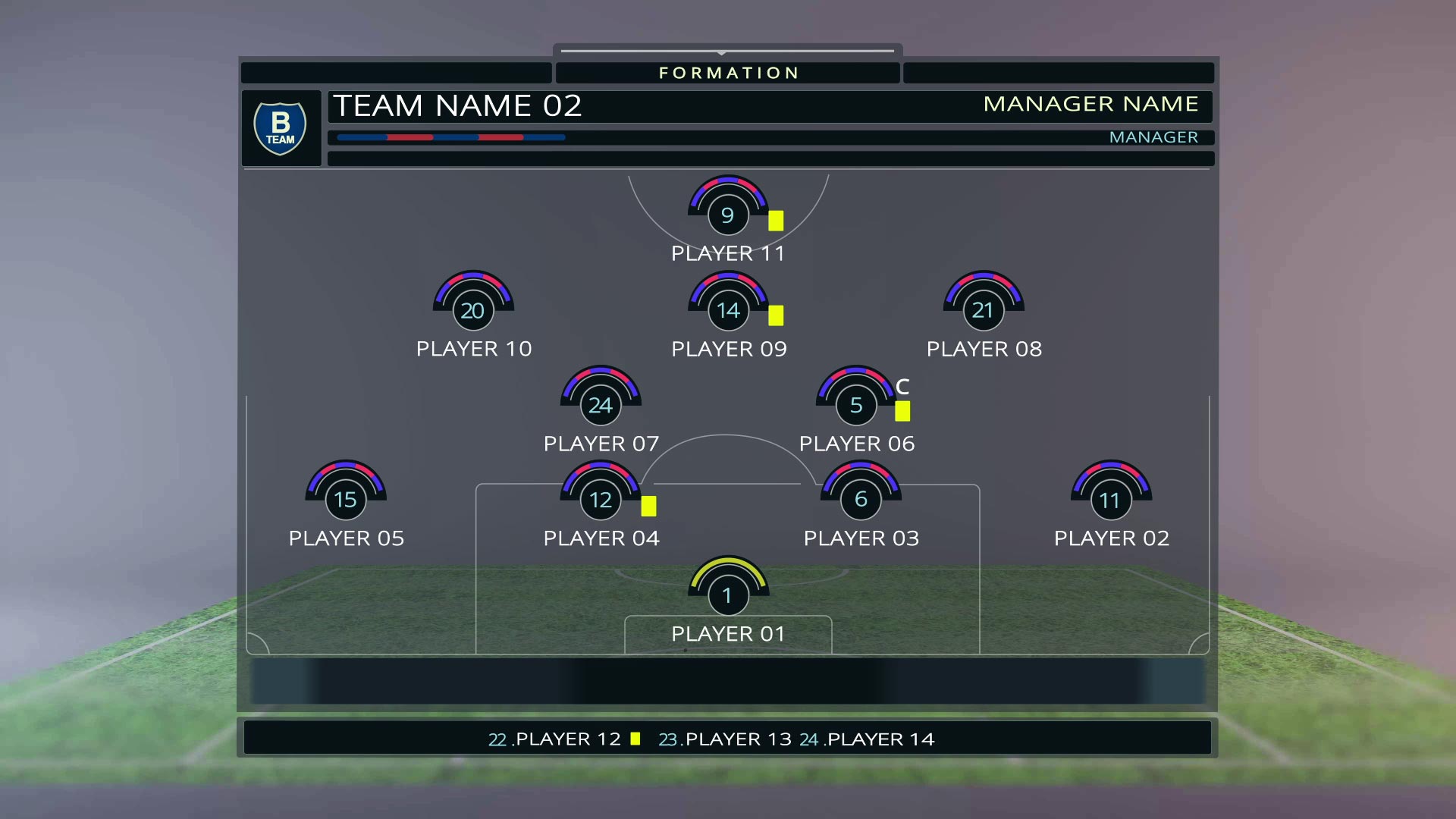
Task: Pick substitute Player 14 in bench list
Action: click(x=880, y=739)
